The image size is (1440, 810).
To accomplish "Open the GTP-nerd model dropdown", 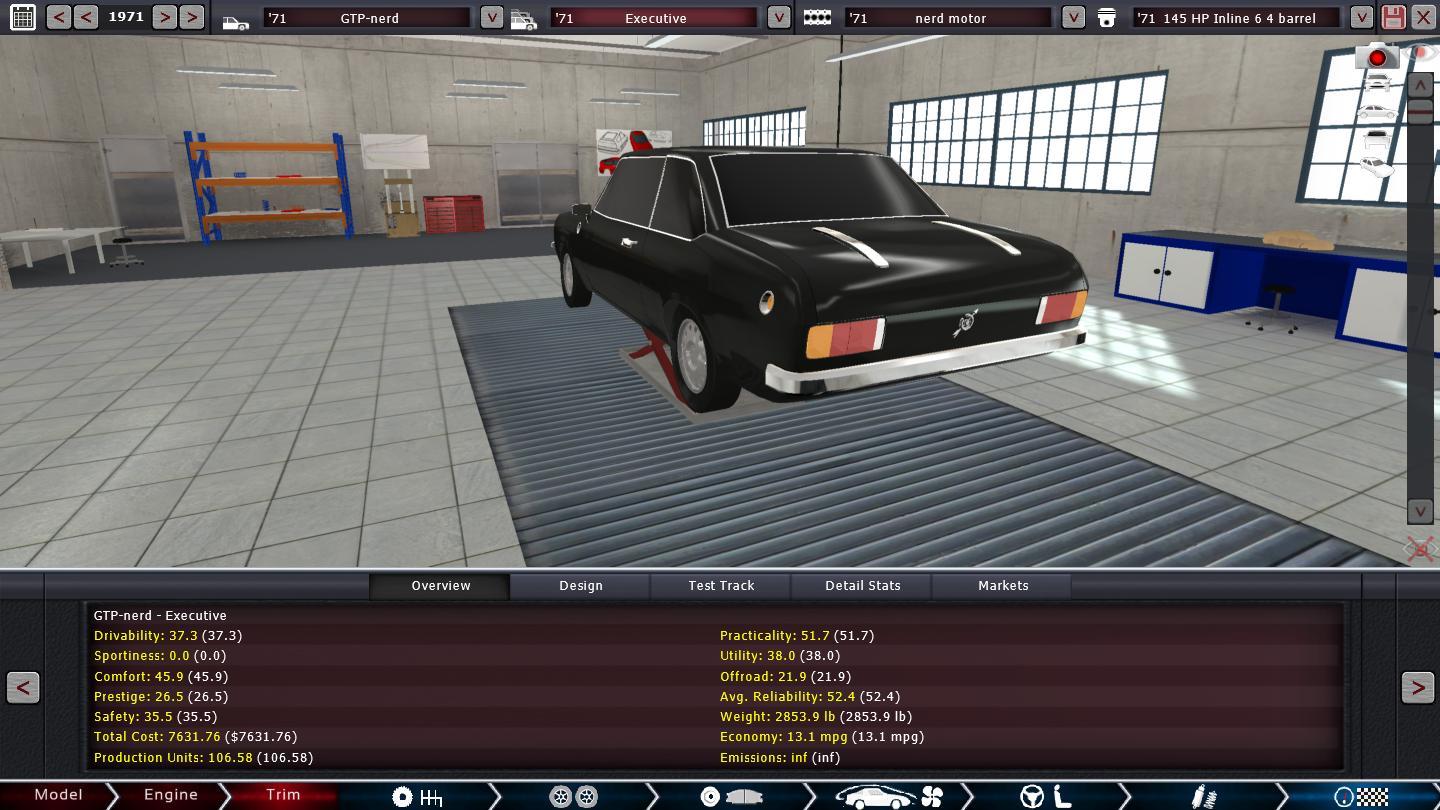I will [491, 18].
